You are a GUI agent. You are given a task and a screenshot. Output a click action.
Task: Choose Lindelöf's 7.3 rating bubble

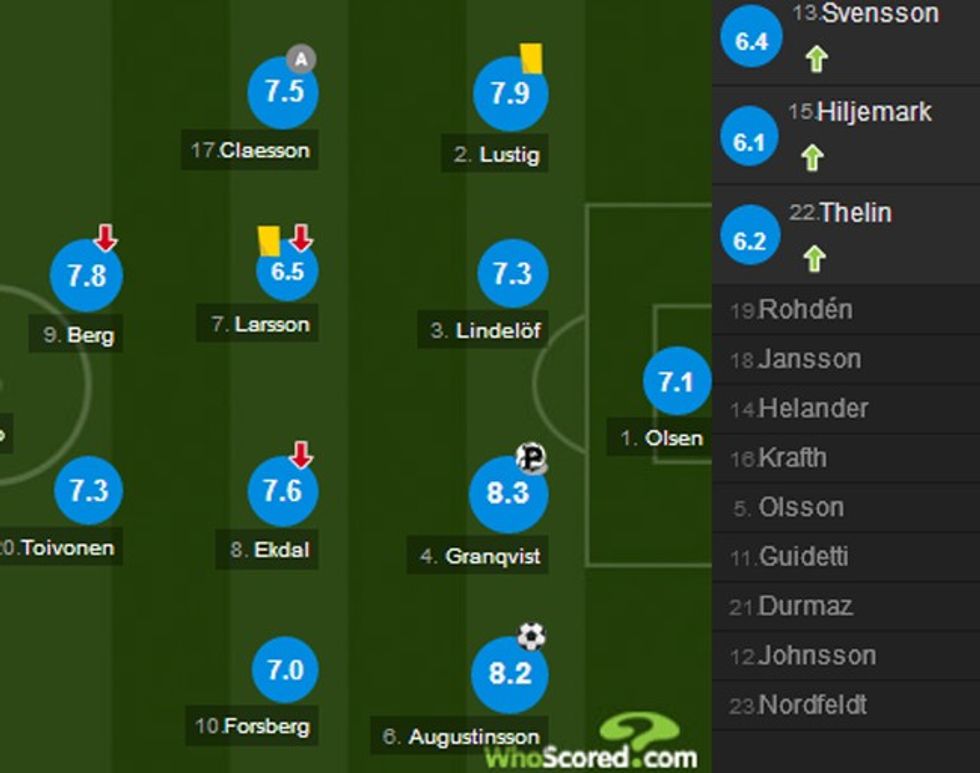click(x=512, y=273)
